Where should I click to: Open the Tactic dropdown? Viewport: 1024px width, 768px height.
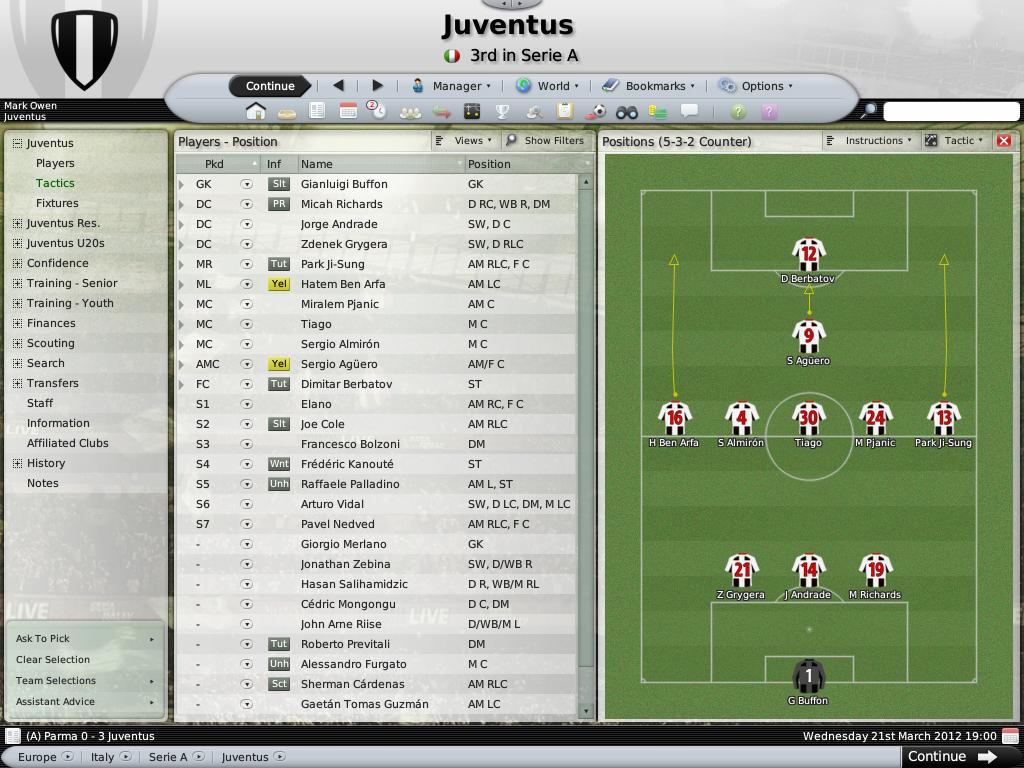(x=954, y=141)
